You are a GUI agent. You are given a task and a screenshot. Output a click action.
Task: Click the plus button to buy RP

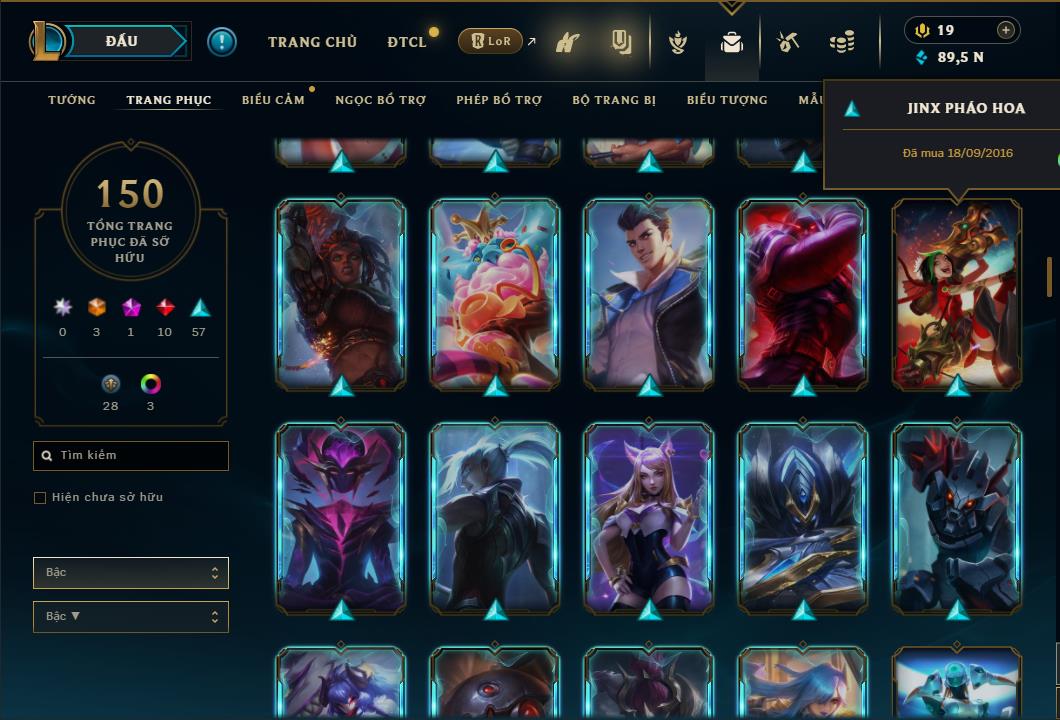1006,31
